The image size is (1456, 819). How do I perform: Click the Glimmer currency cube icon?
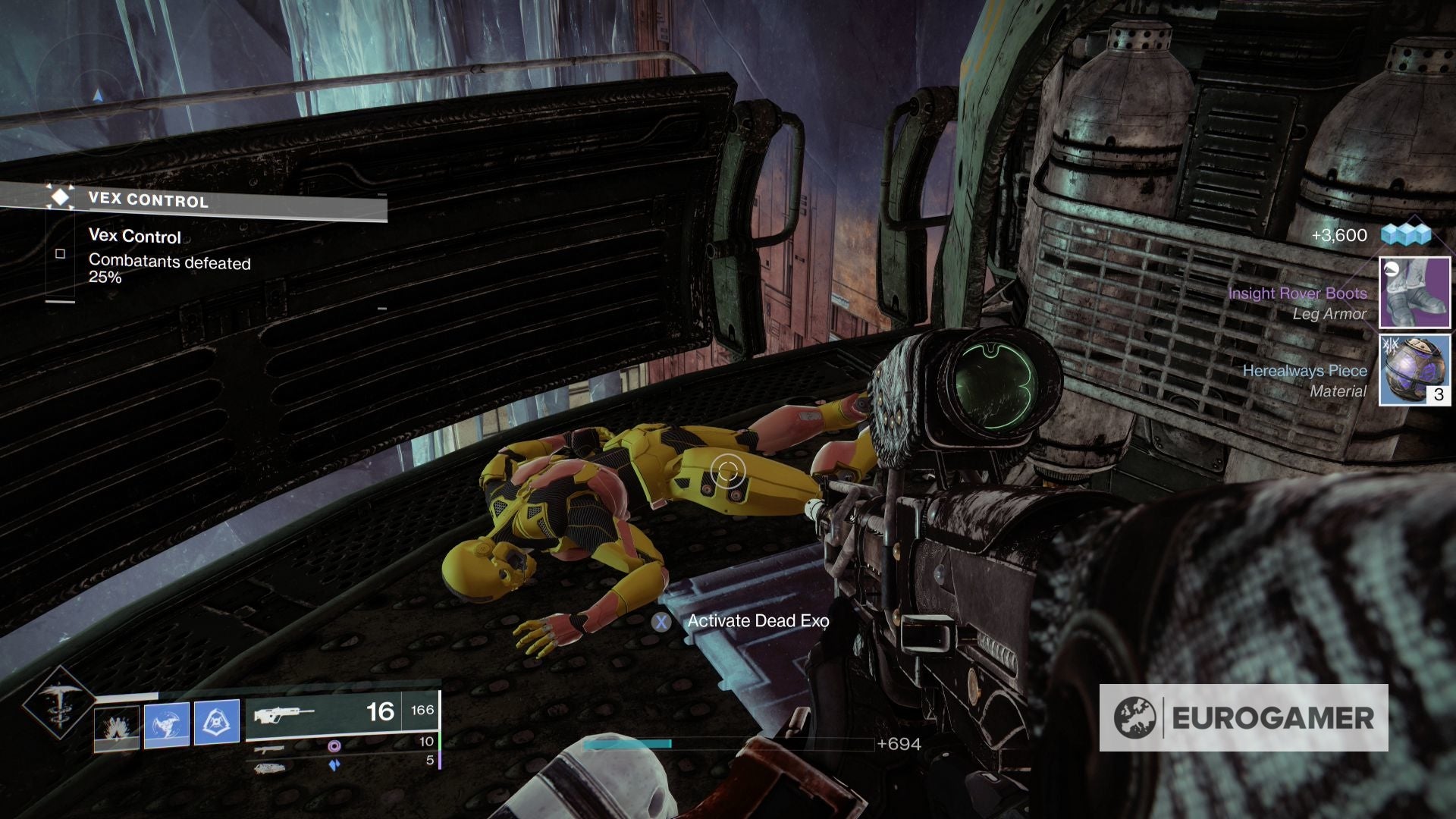pos(1405,235)
